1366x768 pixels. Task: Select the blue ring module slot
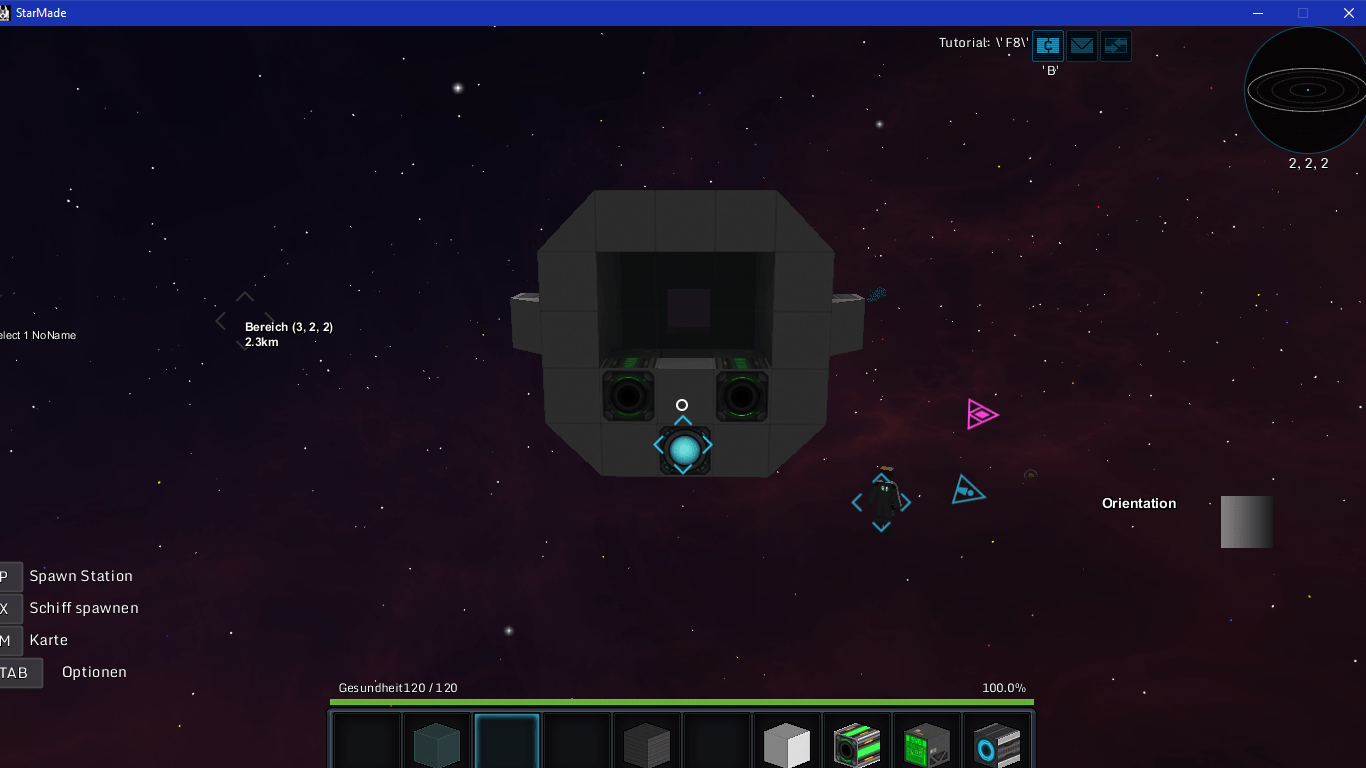(996, 744)
